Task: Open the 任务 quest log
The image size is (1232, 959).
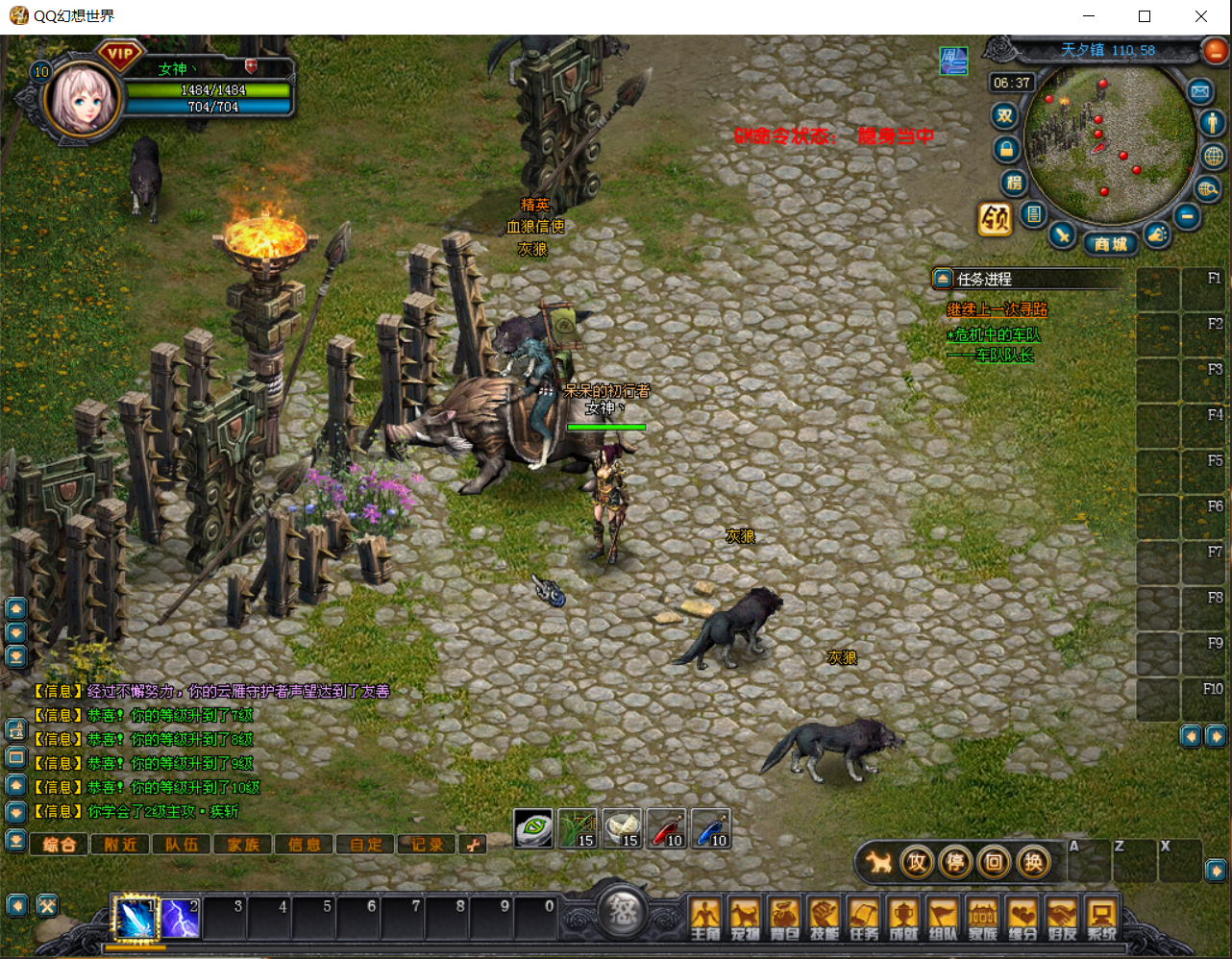Action: click(864, 918)
